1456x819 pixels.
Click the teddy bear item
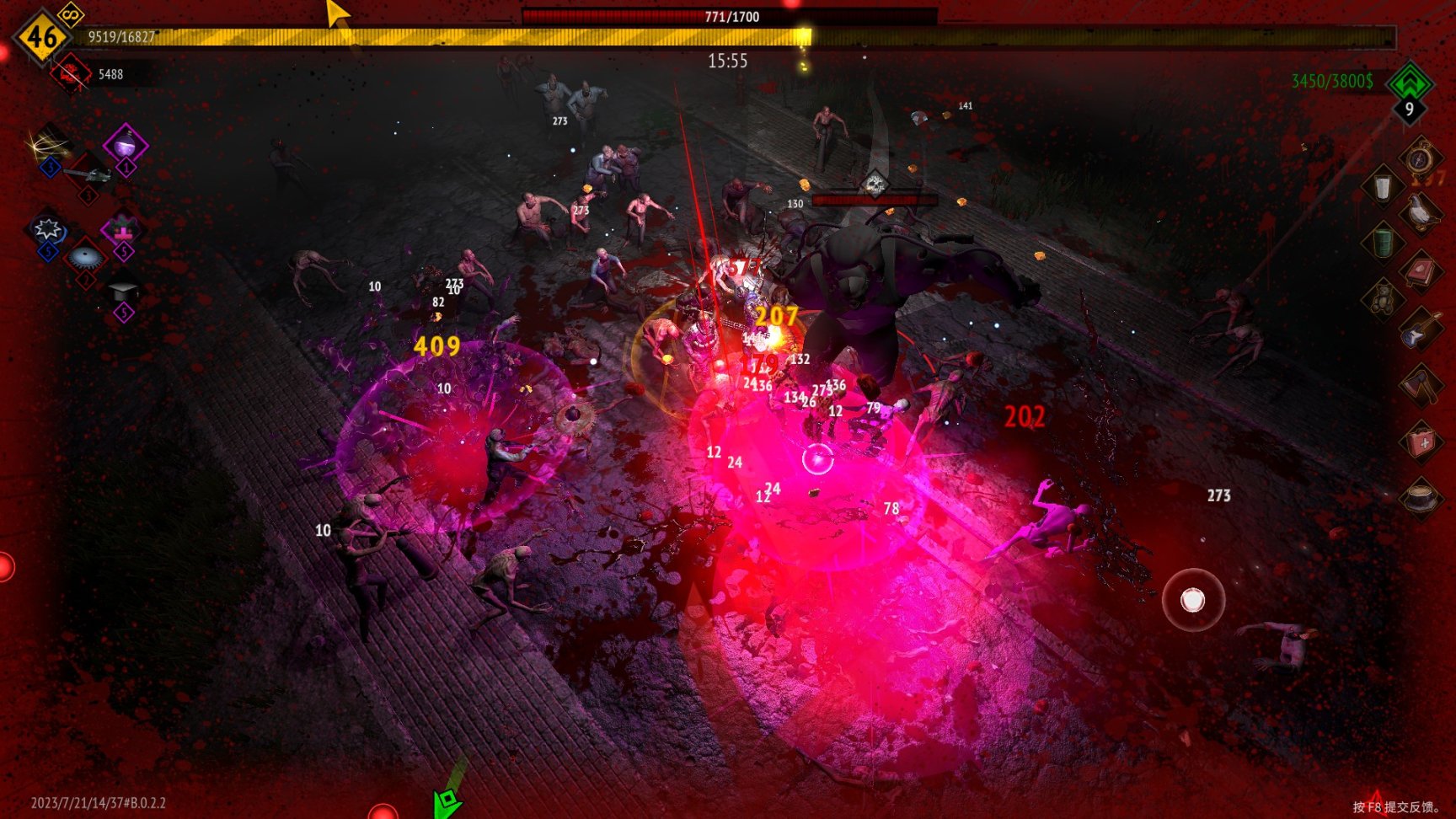point(1383,298)
